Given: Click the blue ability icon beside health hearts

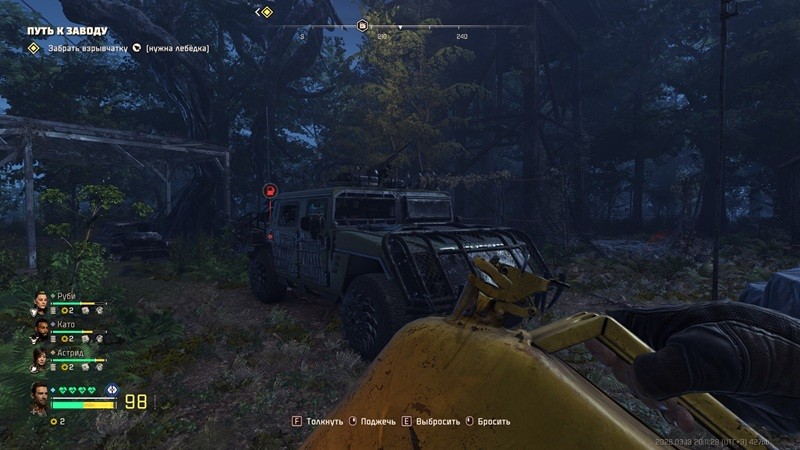Looking at the screenshot, I should click(x=113, y=390).
